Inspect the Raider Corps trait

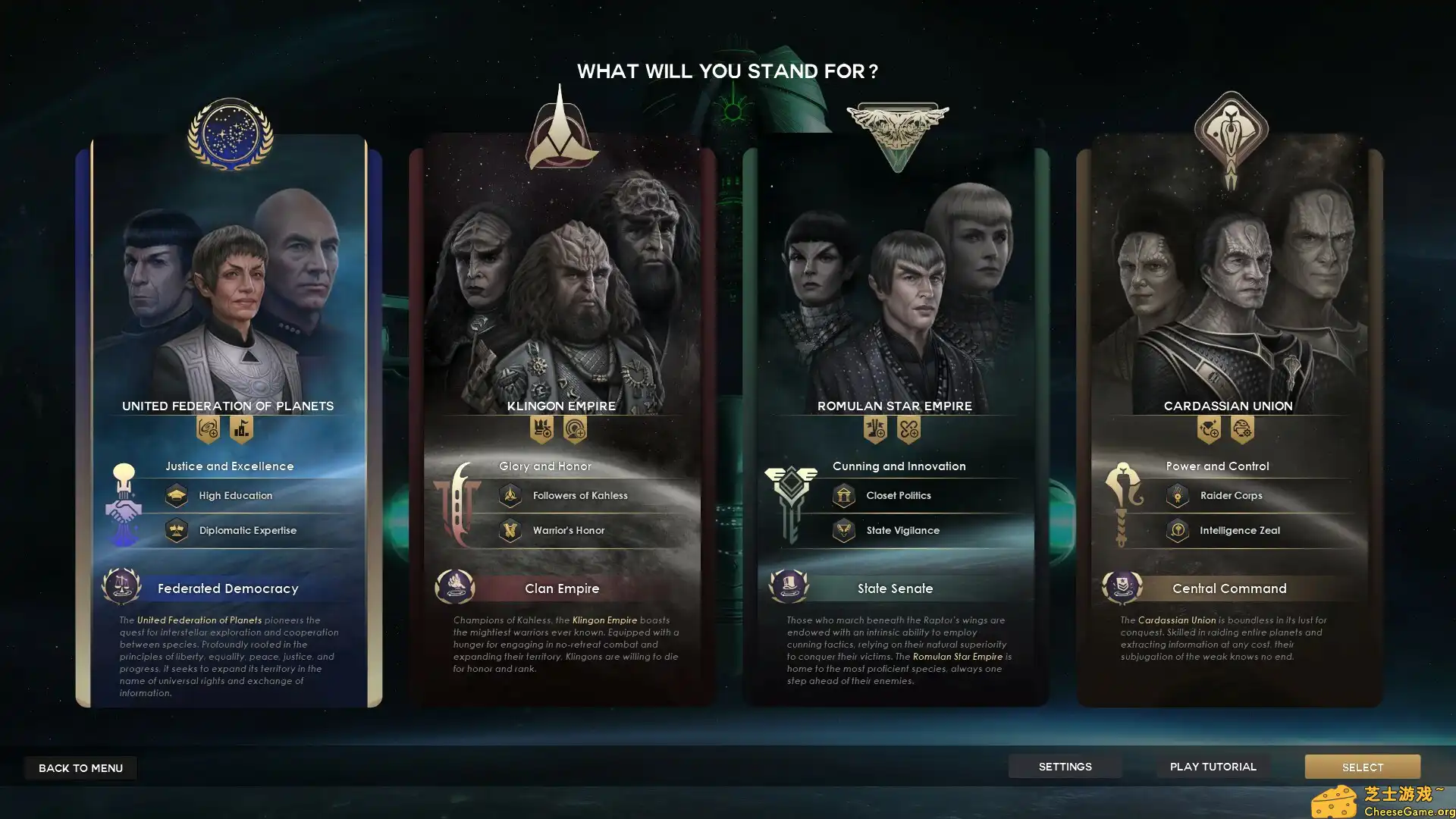[x=1231, y=496]
